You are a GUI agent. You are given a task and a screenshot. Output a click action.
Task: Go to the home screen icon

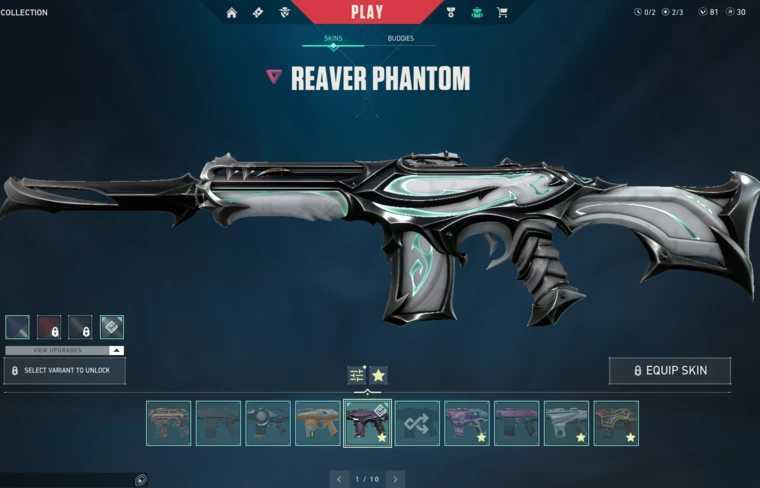(x=232, y=13)
